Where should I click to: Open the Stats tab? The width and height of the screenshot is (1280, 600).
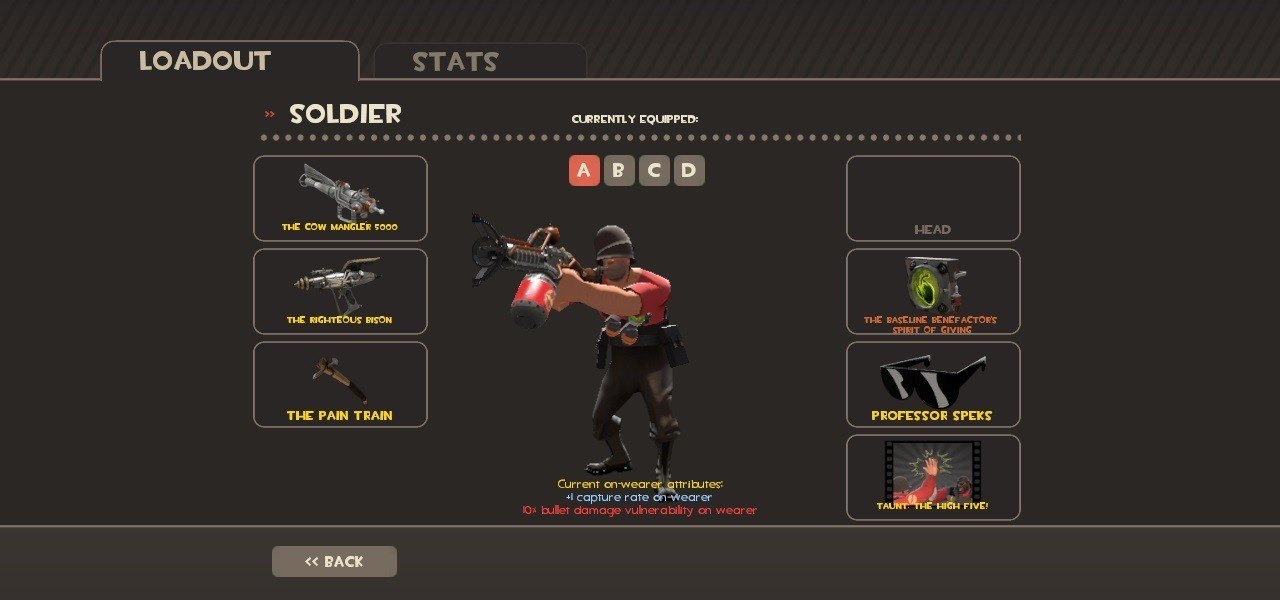(x=480, y=62)
